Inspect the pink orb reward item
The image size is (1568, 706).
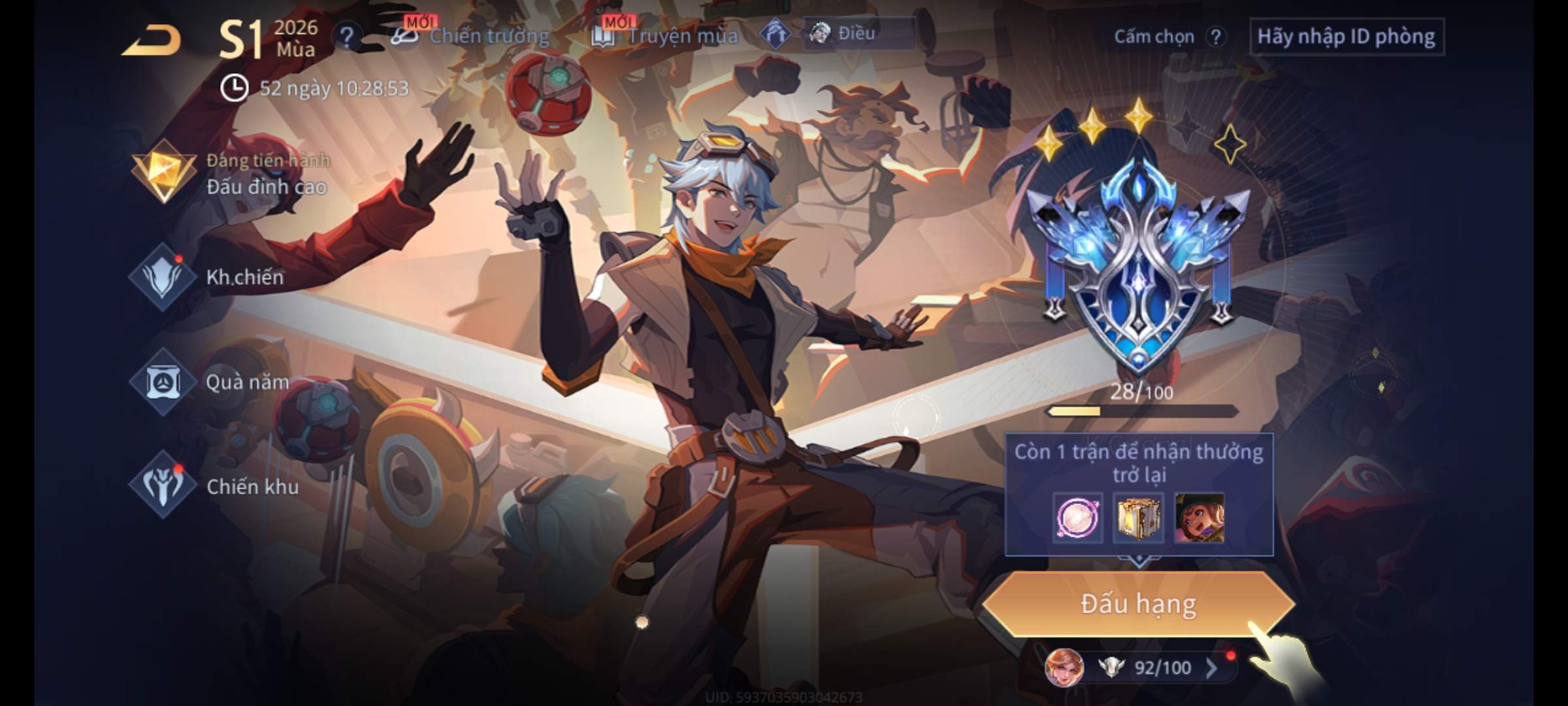pyautogui.click(x=1077, y=518)
